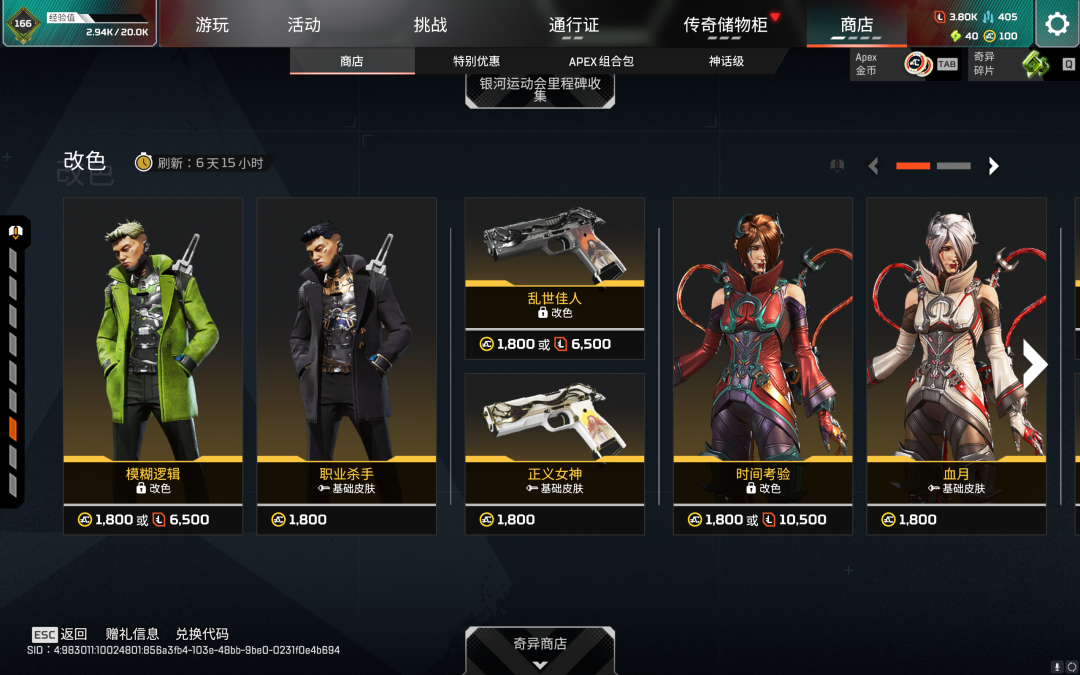Open 赠礼信息 gift info
The image size is (1080, 675).
pyautogui.click(x=132, y=634)
